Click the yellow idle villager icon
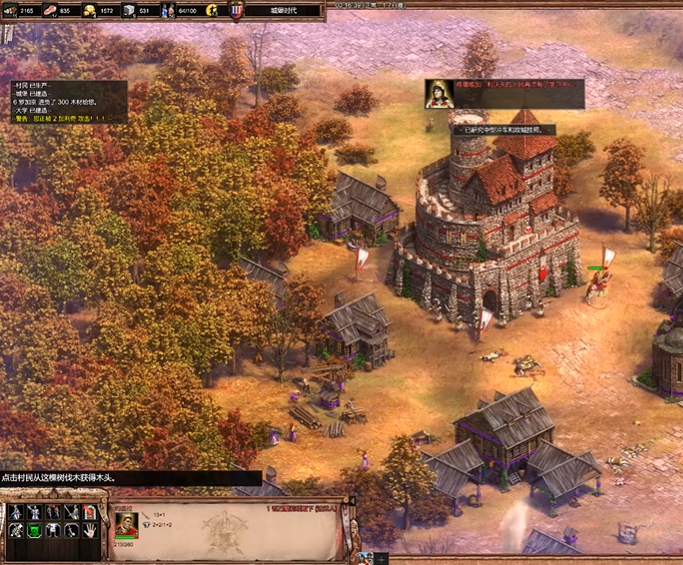Image resolution: width=683 pixels, height=565 pixels. coord(212,11)
